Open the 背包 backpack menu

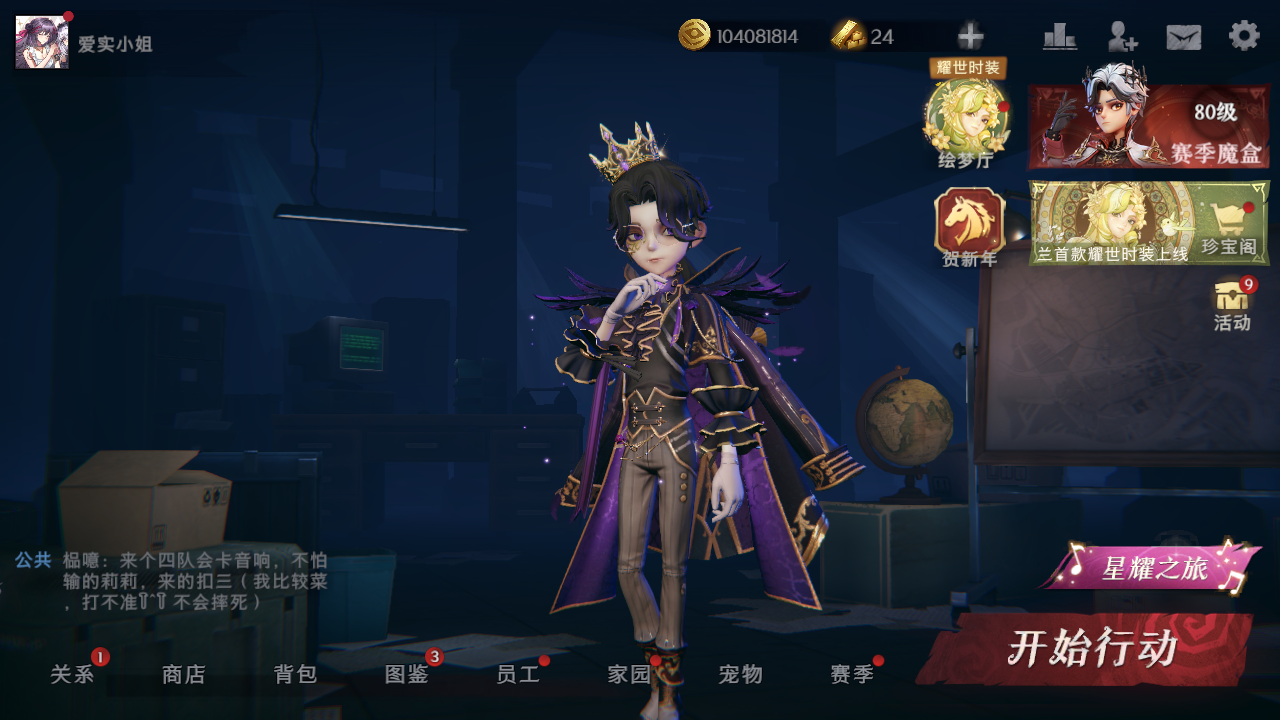coord(296,675)
